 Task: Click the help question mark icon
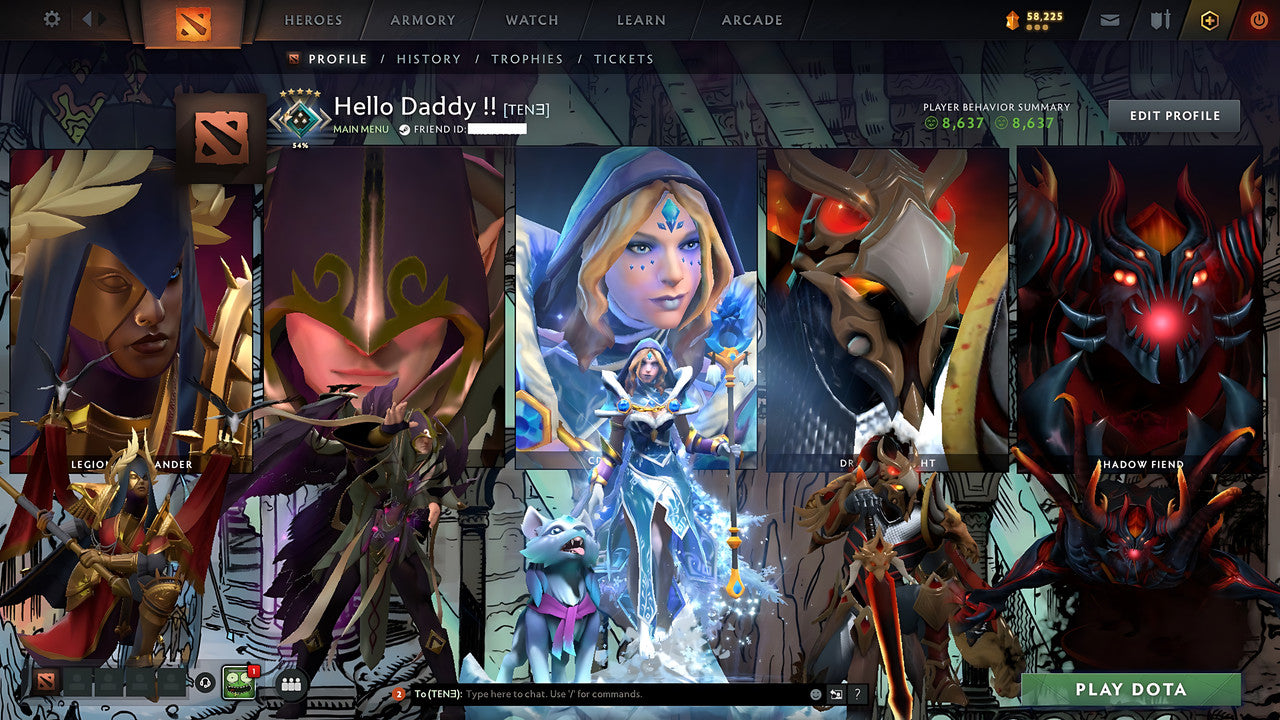tap(858, 693)
